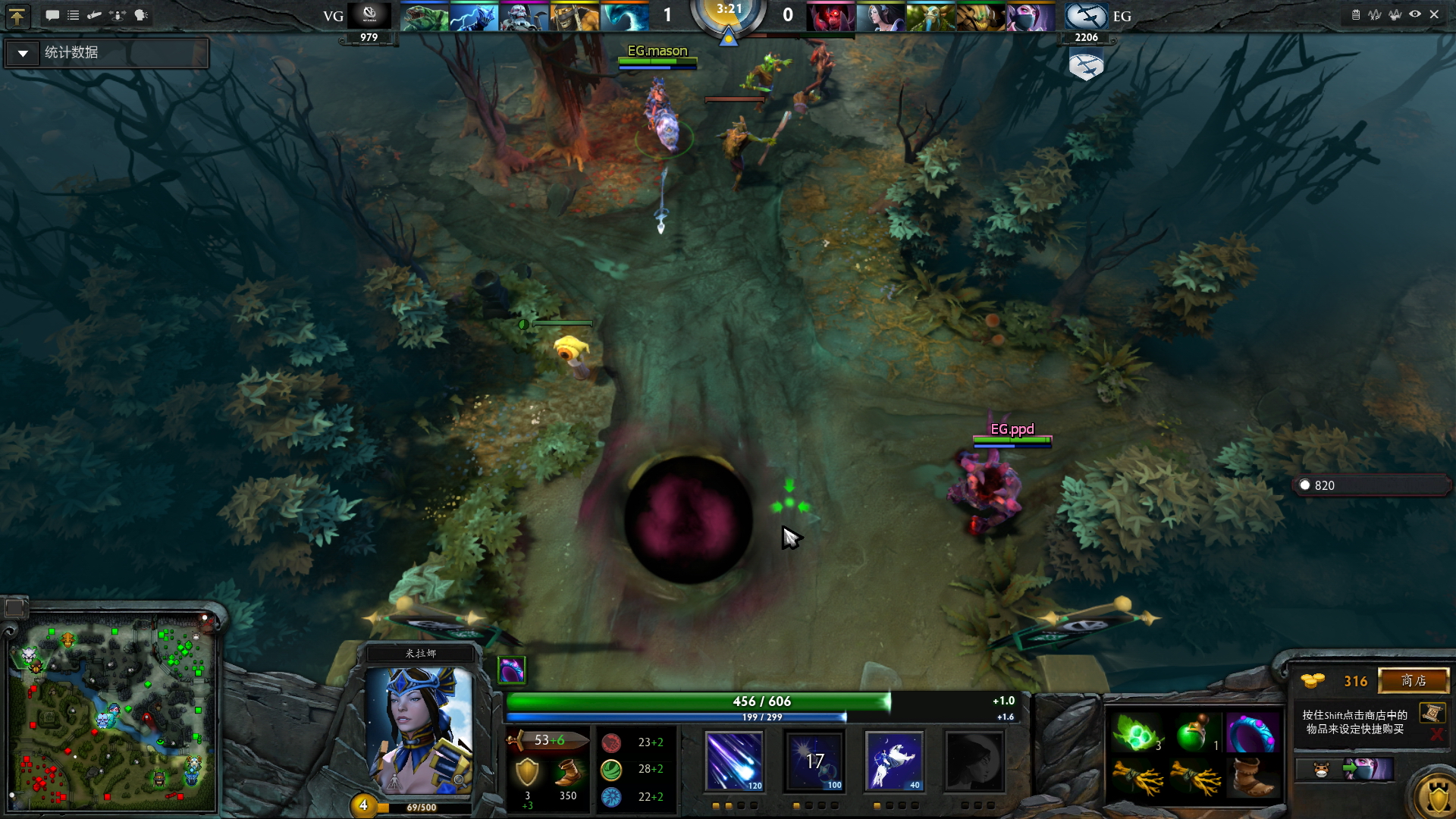The image size is (1456, 819).
Task: Activate the Starstorm ability
Action: point(734,761)
